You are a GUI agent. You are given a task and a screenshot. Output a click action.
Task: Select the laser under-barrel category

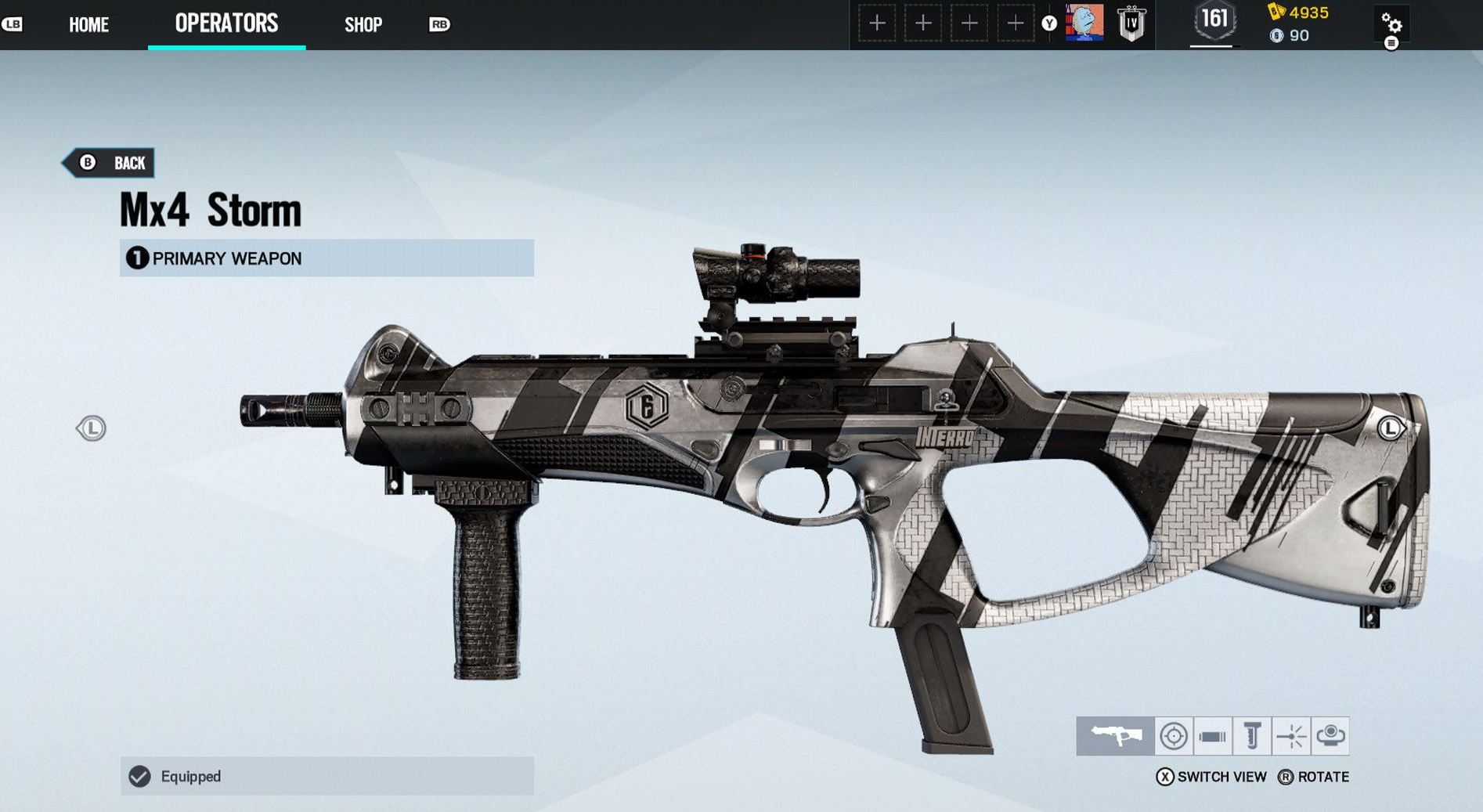(1290, 736)
